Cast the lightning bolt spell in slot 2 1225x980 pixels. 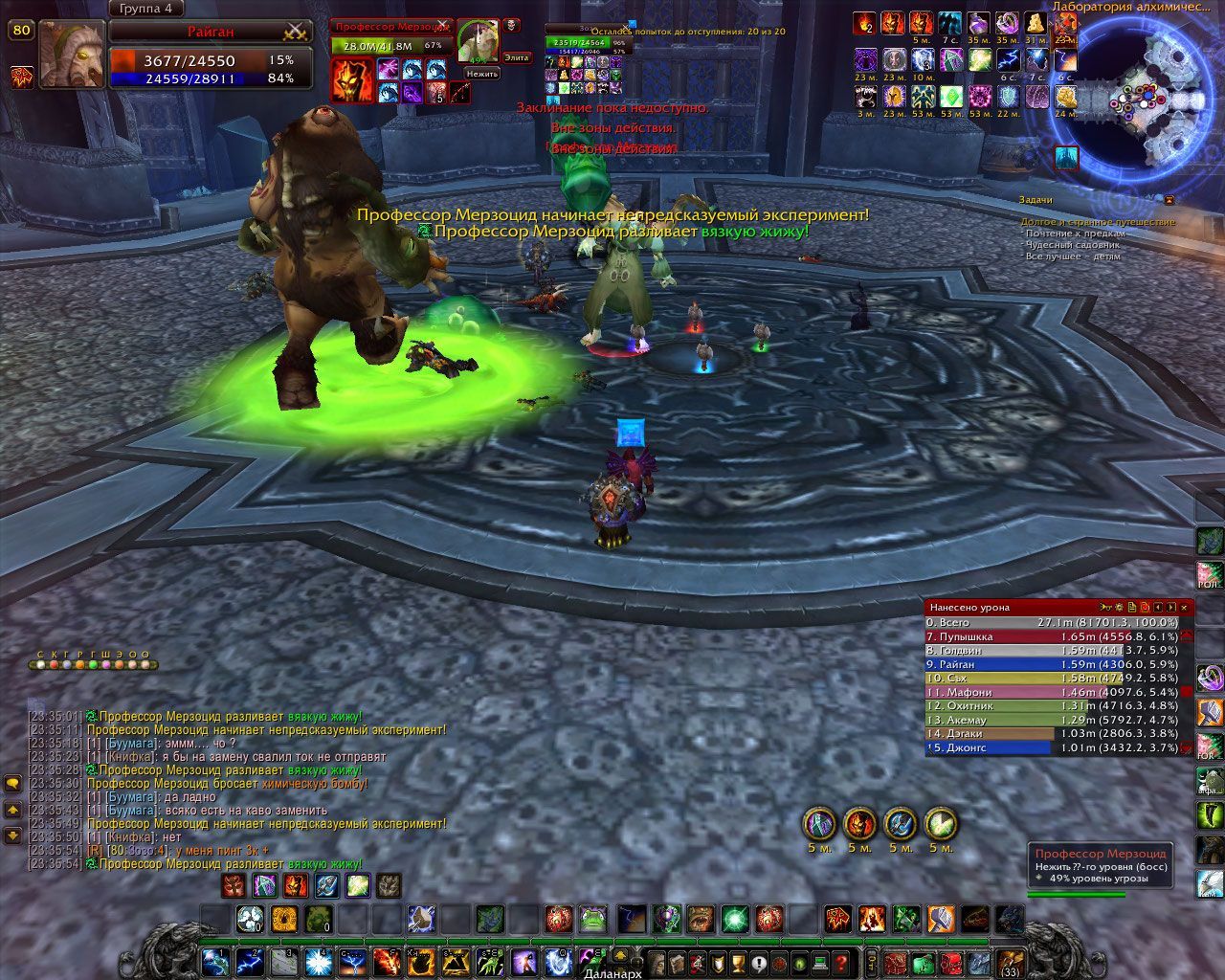tap(251, 960)
